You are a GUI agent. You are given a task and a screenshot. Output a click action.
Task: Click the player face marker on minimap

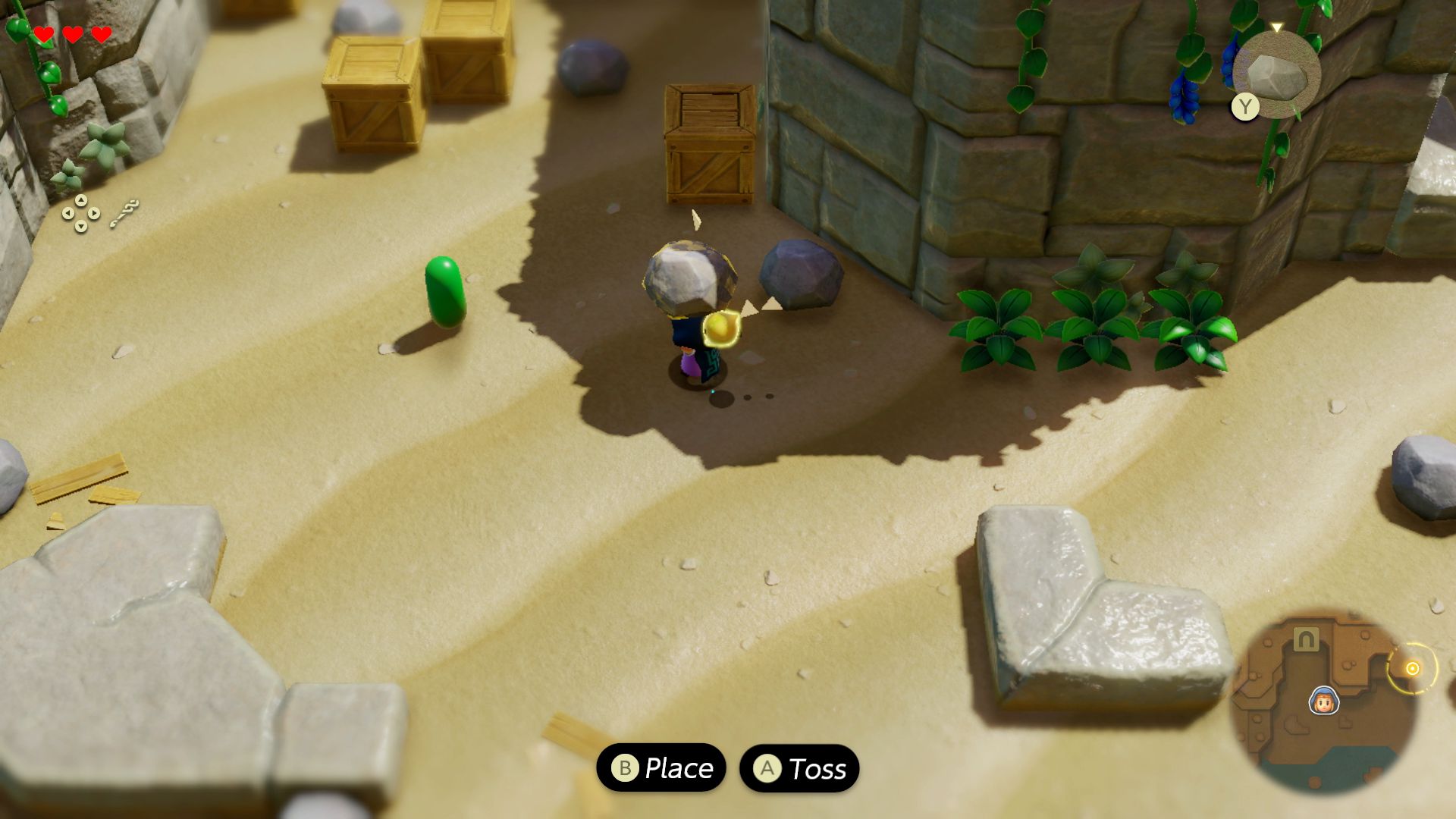[x=1323, y=701]
